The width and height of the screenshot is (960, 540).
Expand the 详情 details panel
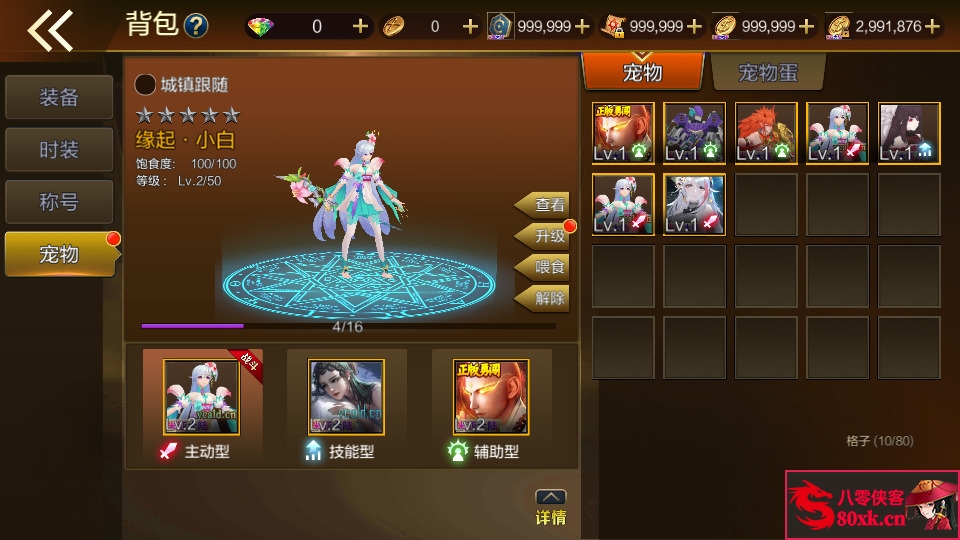click(x=551, y=508)
